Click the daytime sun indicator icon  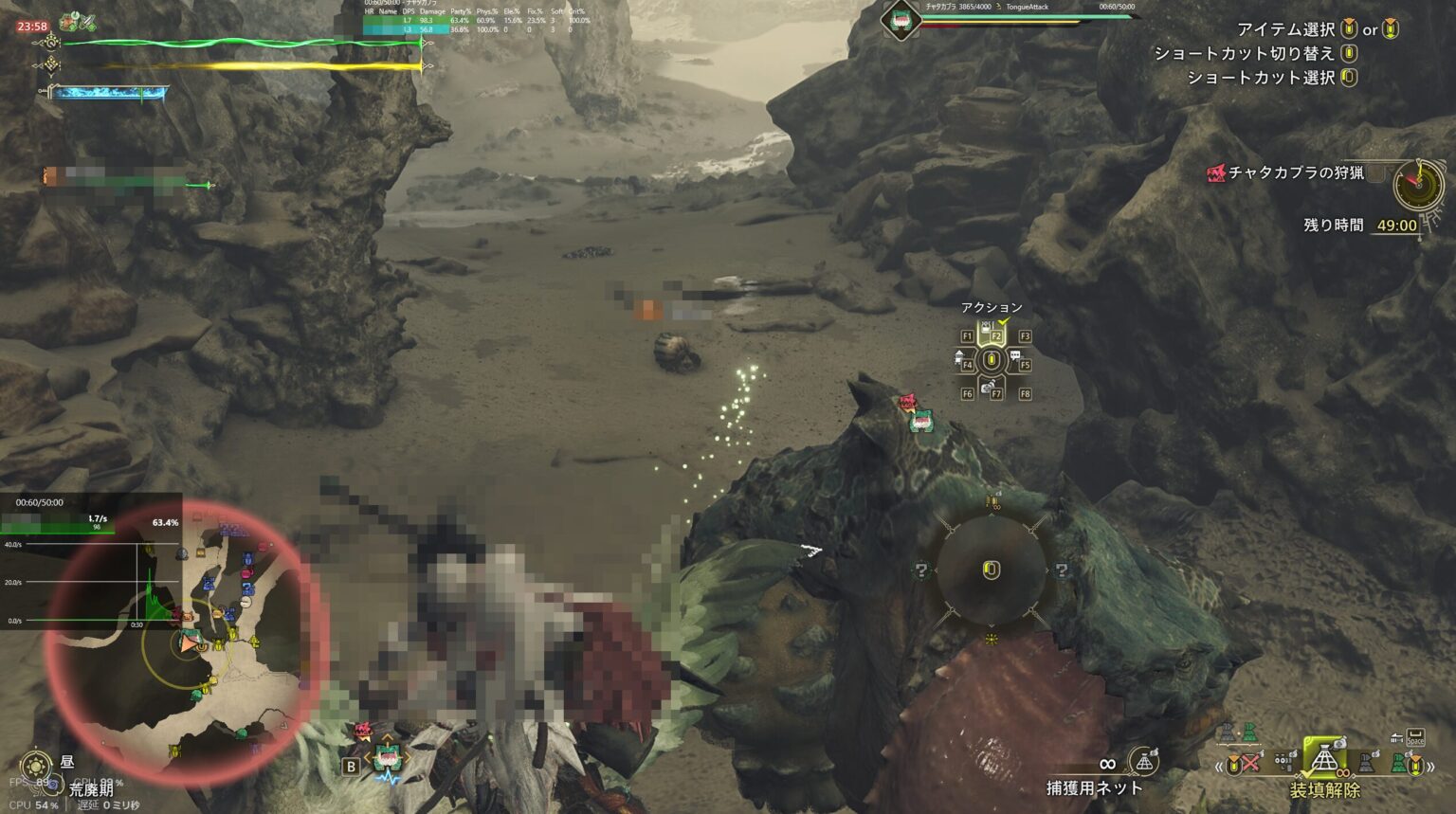[x=36, y=765]
